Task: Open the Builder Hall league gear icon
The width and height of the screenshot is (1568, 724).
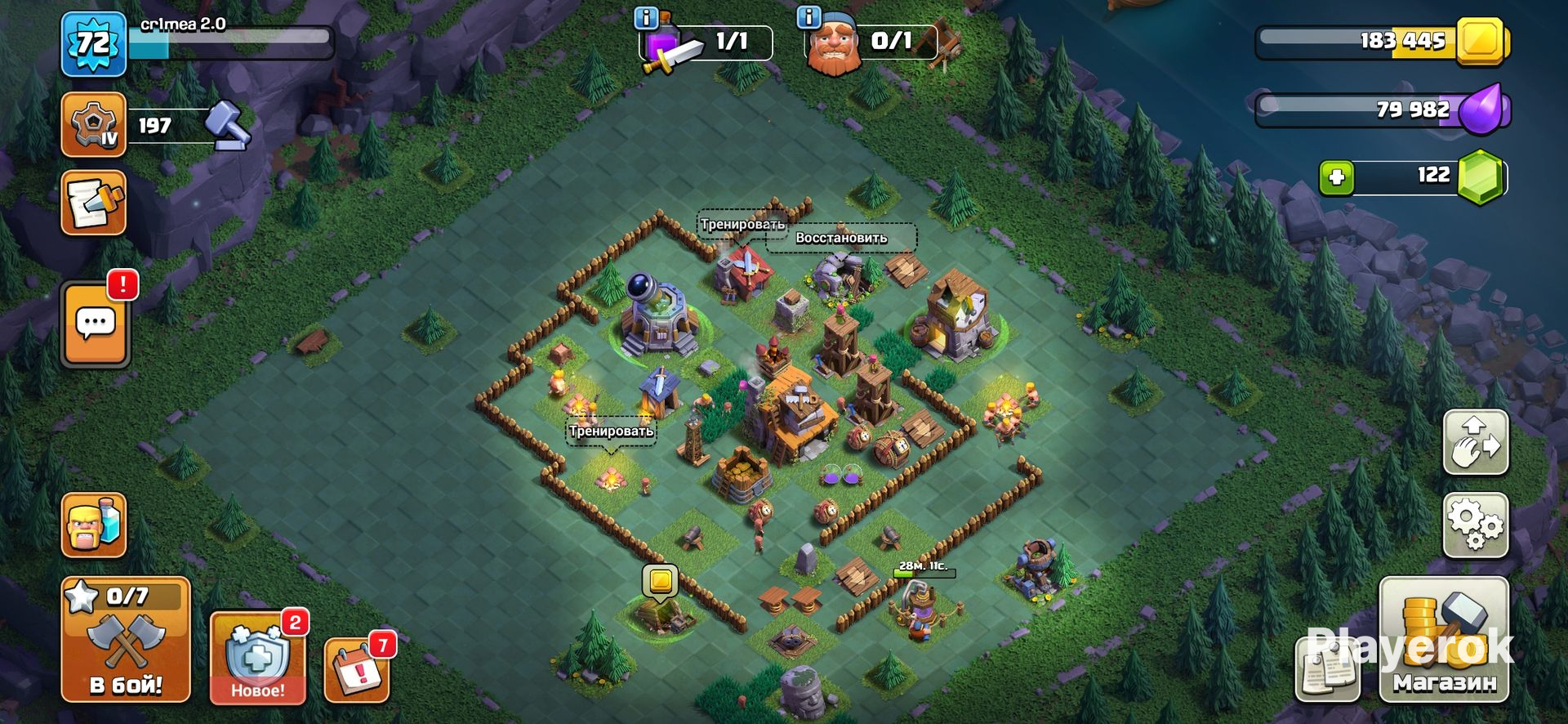Action: [93, 125]
